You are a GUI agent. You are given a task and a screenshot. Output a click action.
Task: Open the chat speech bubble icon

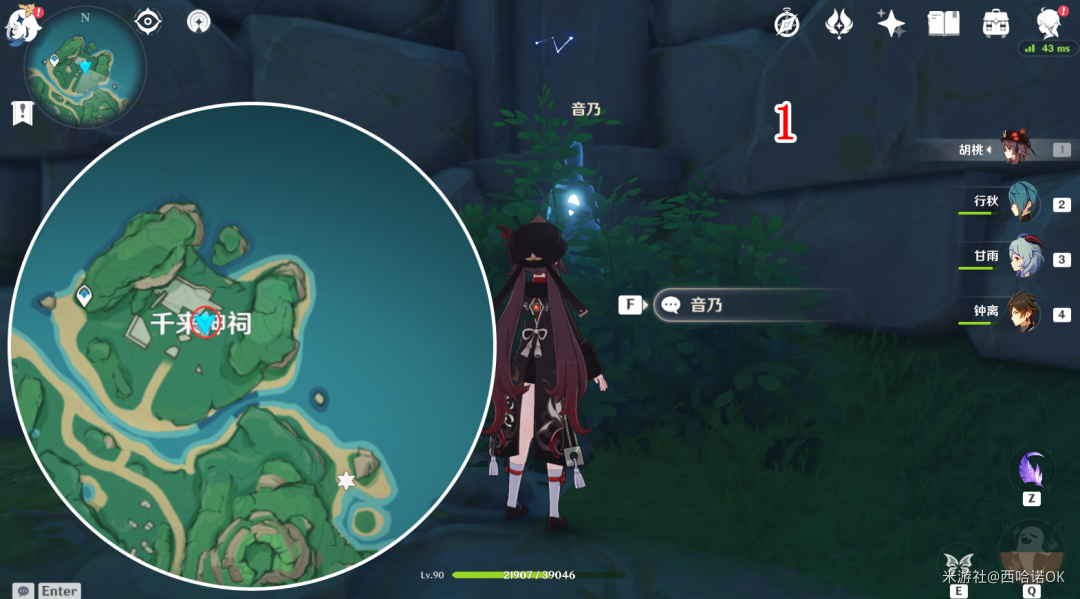click(22, 590)
